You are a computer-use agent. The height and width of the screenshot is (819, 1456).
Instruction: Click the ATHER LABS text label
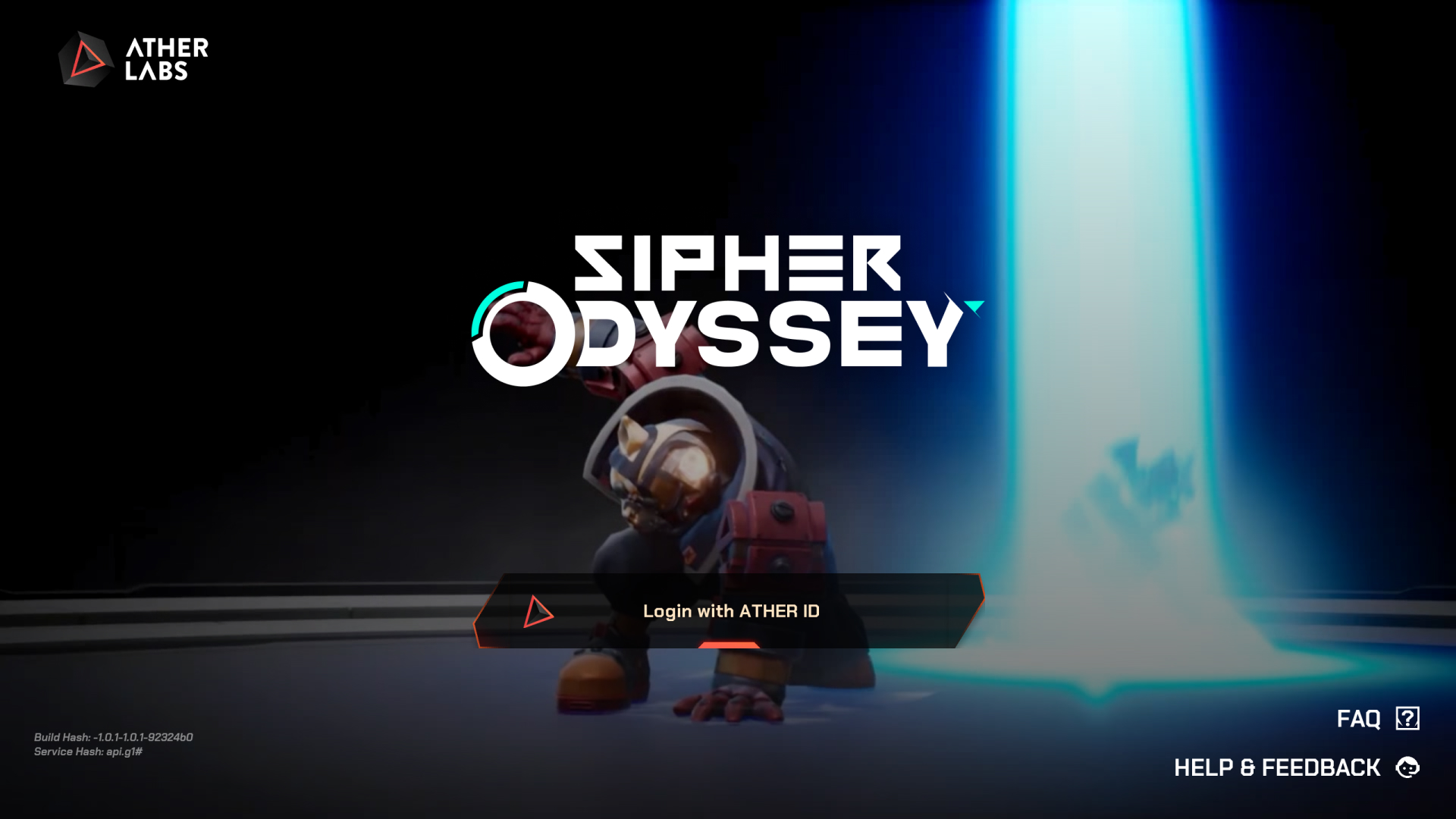(164, 61)
